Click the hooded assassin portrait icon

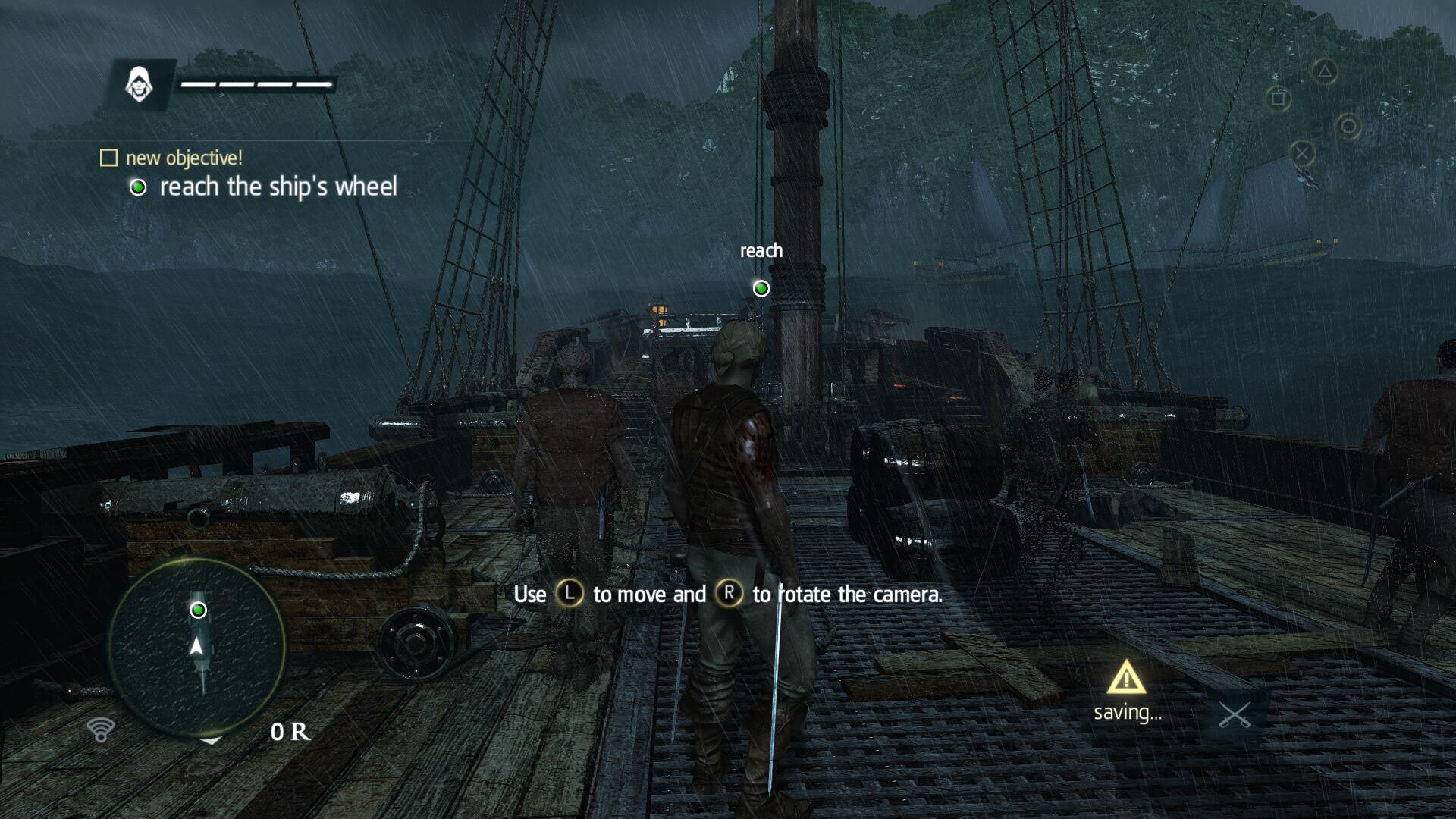[139, 83]
